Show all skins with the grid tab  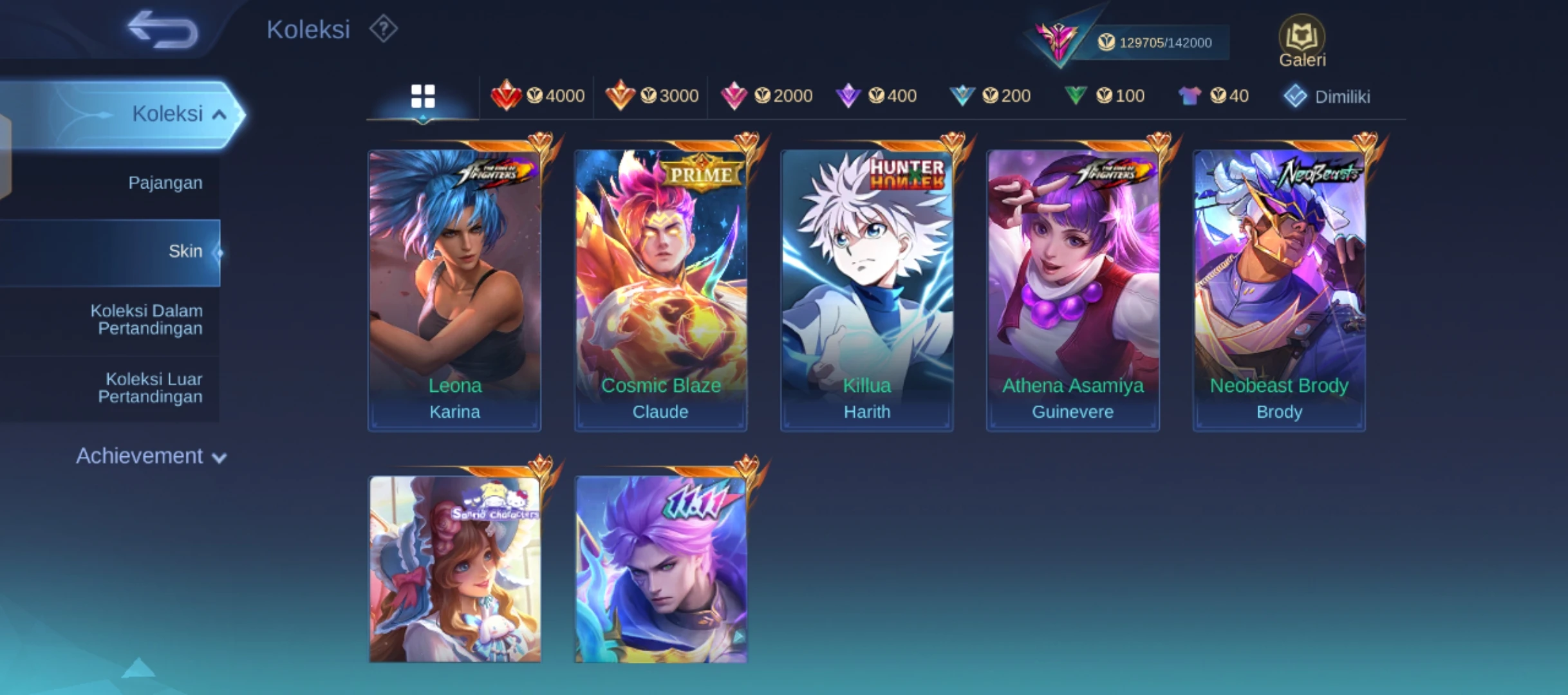(423, 97)
